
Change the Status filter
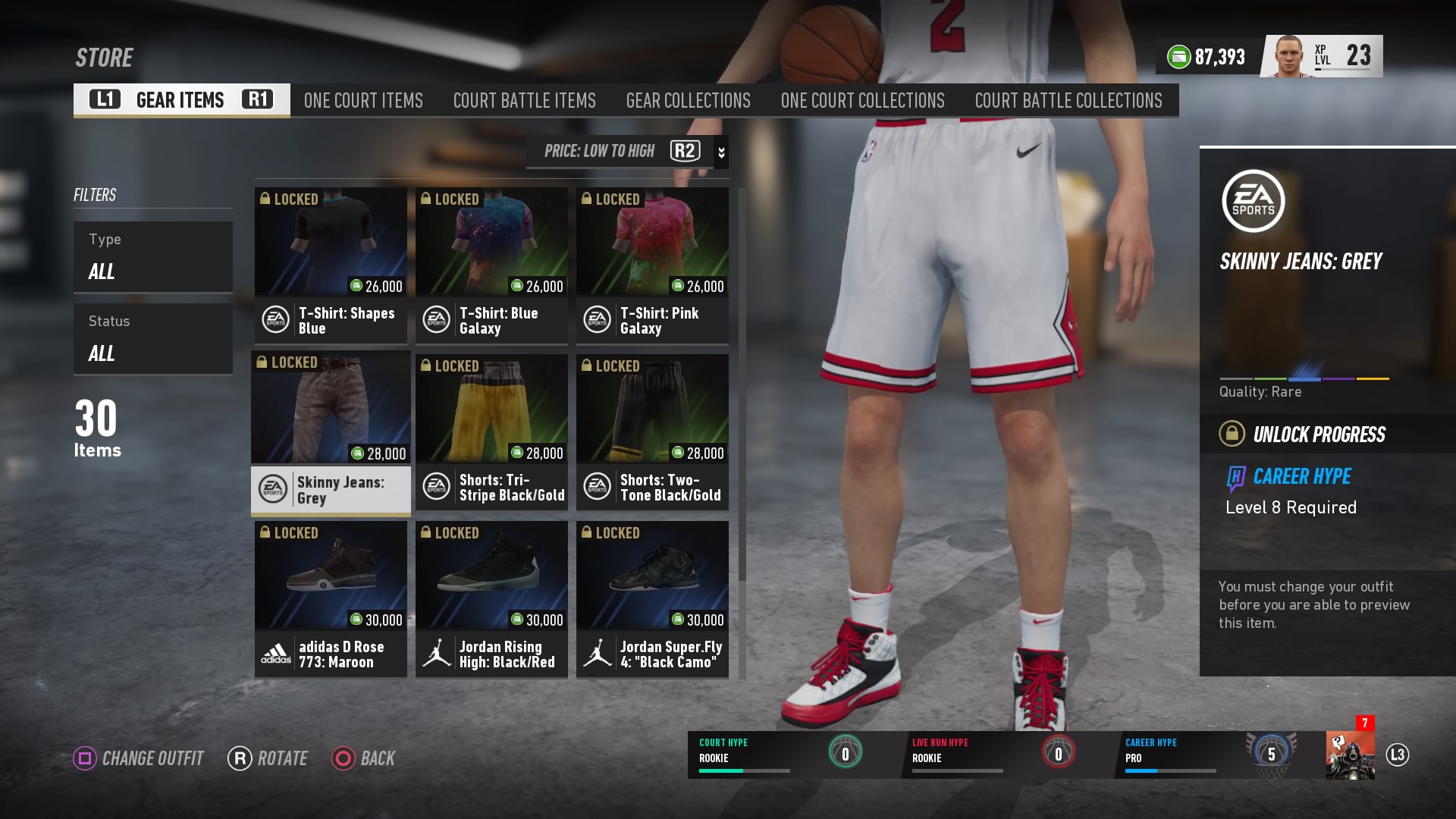(152, 338)
